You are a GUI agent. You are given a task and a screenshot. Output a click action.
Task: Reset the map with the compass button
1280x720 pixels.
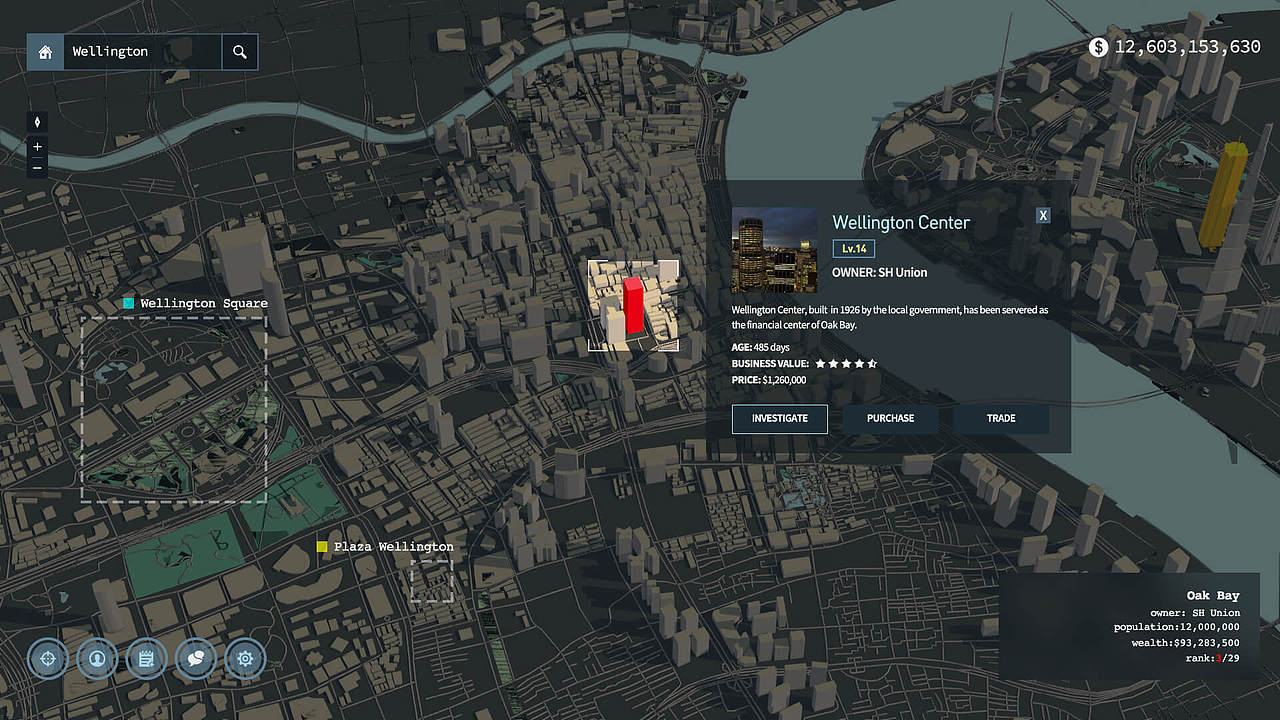click(38, 122)
